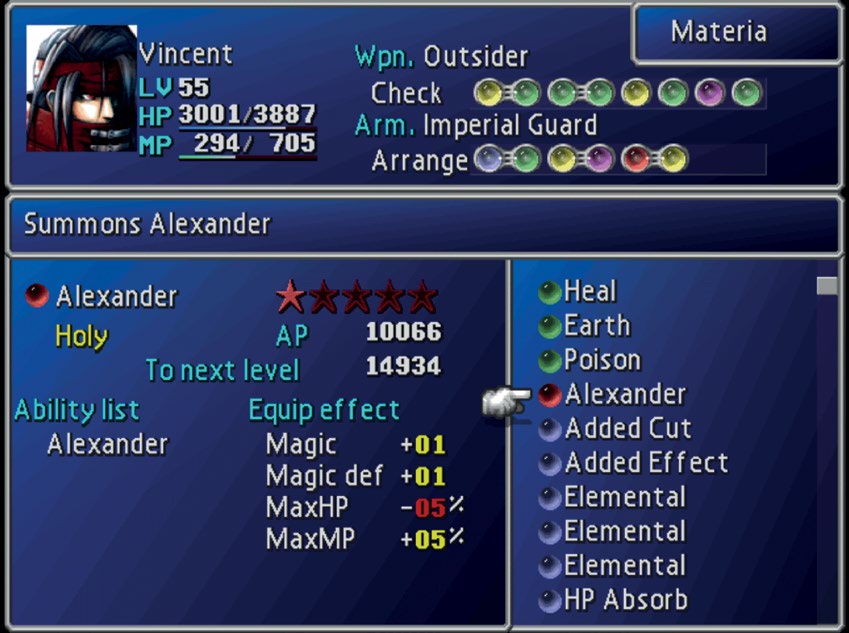Click the materia list scrollbar thumb

pyautogui.click(x=826, y=286)
